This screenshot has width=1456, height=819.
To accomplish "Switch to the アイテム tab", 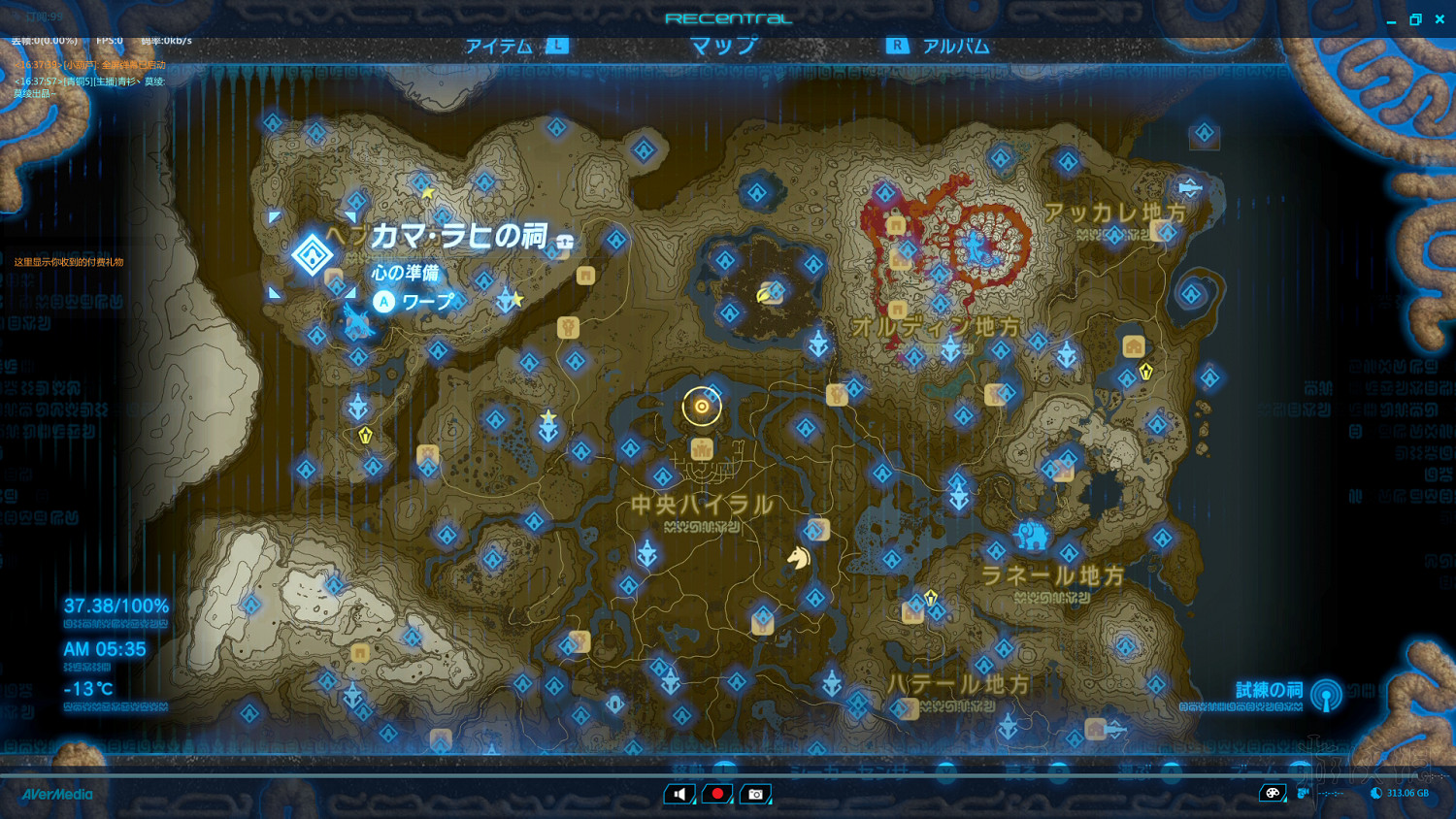I will pyautogui.click(x=499, y=45).
